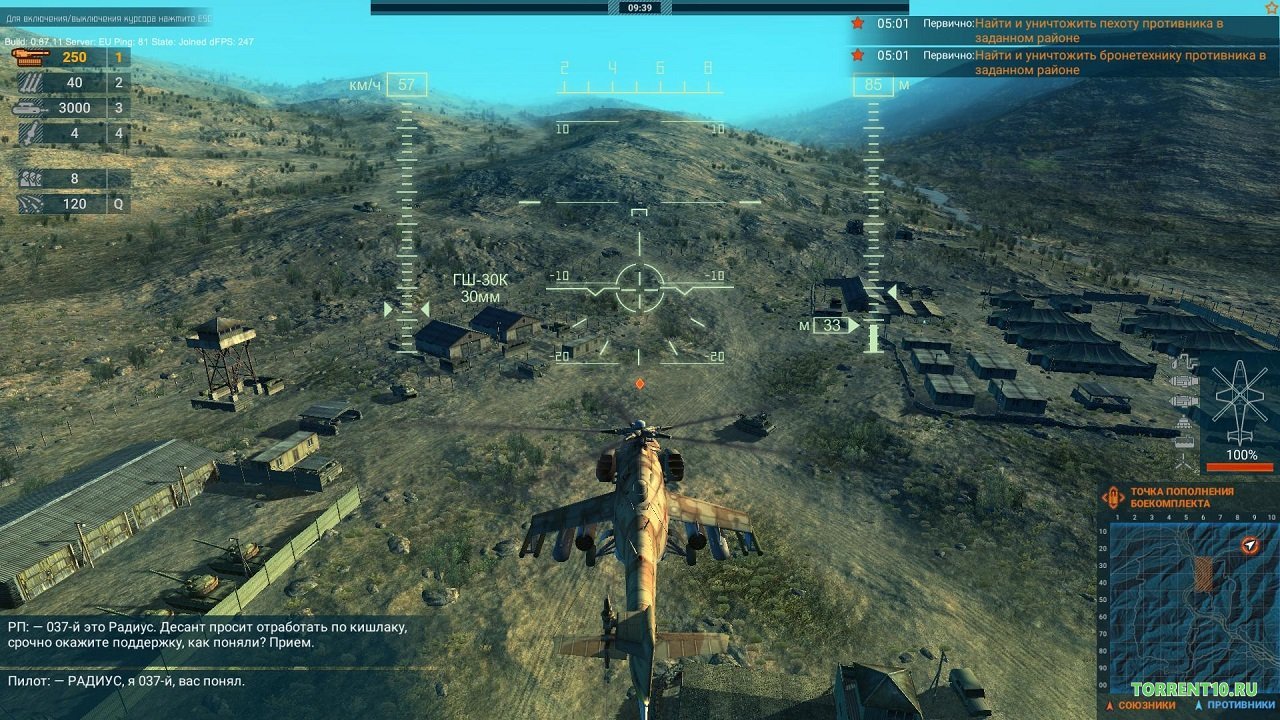This screenshot has height=720, width=1280.
Task: Click the ammo resupply point icon
Action: [1113, 498]
